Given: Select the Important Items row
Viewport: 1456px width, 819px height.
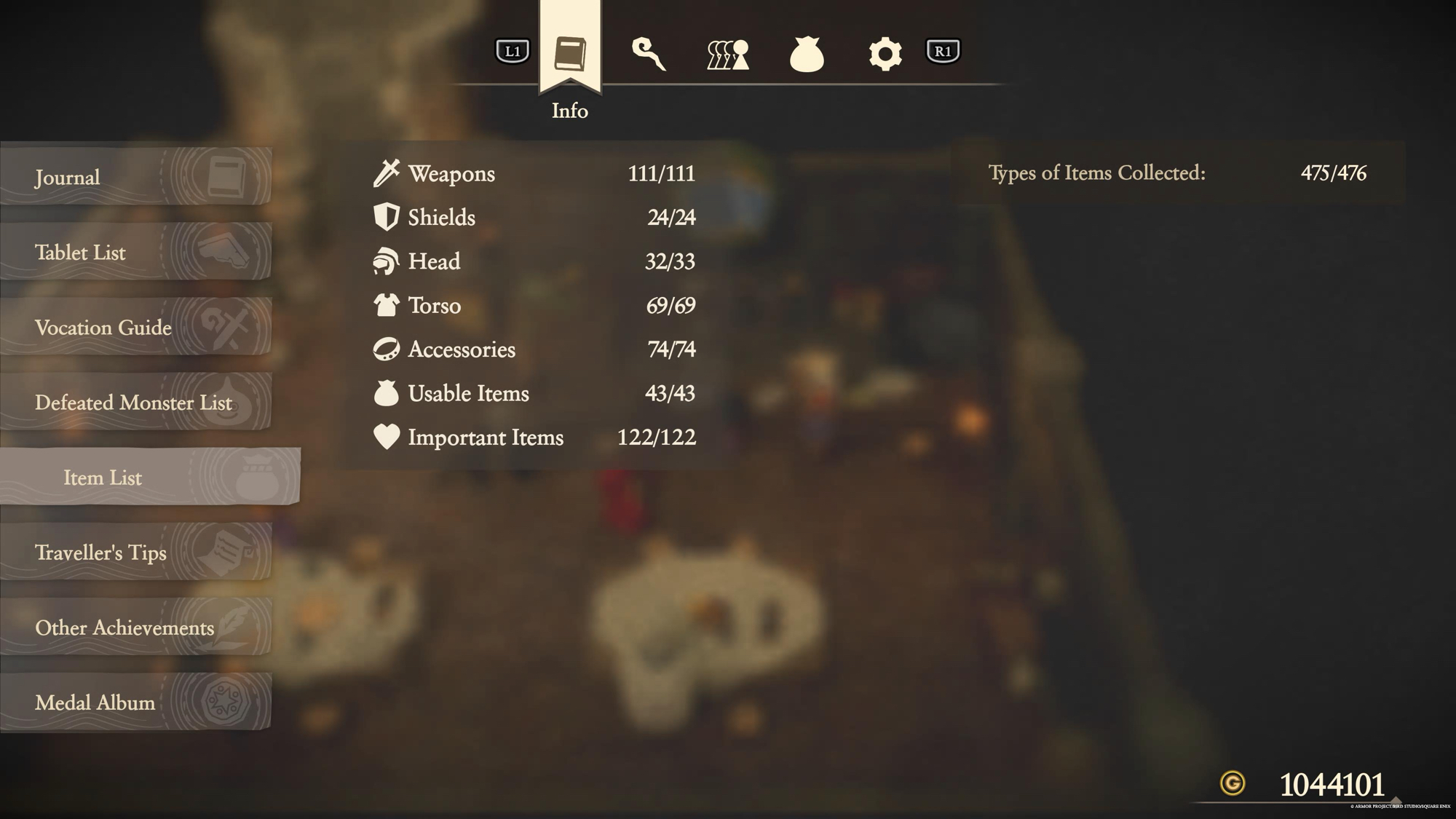Looking at the screenshot, I should point(534,437).
